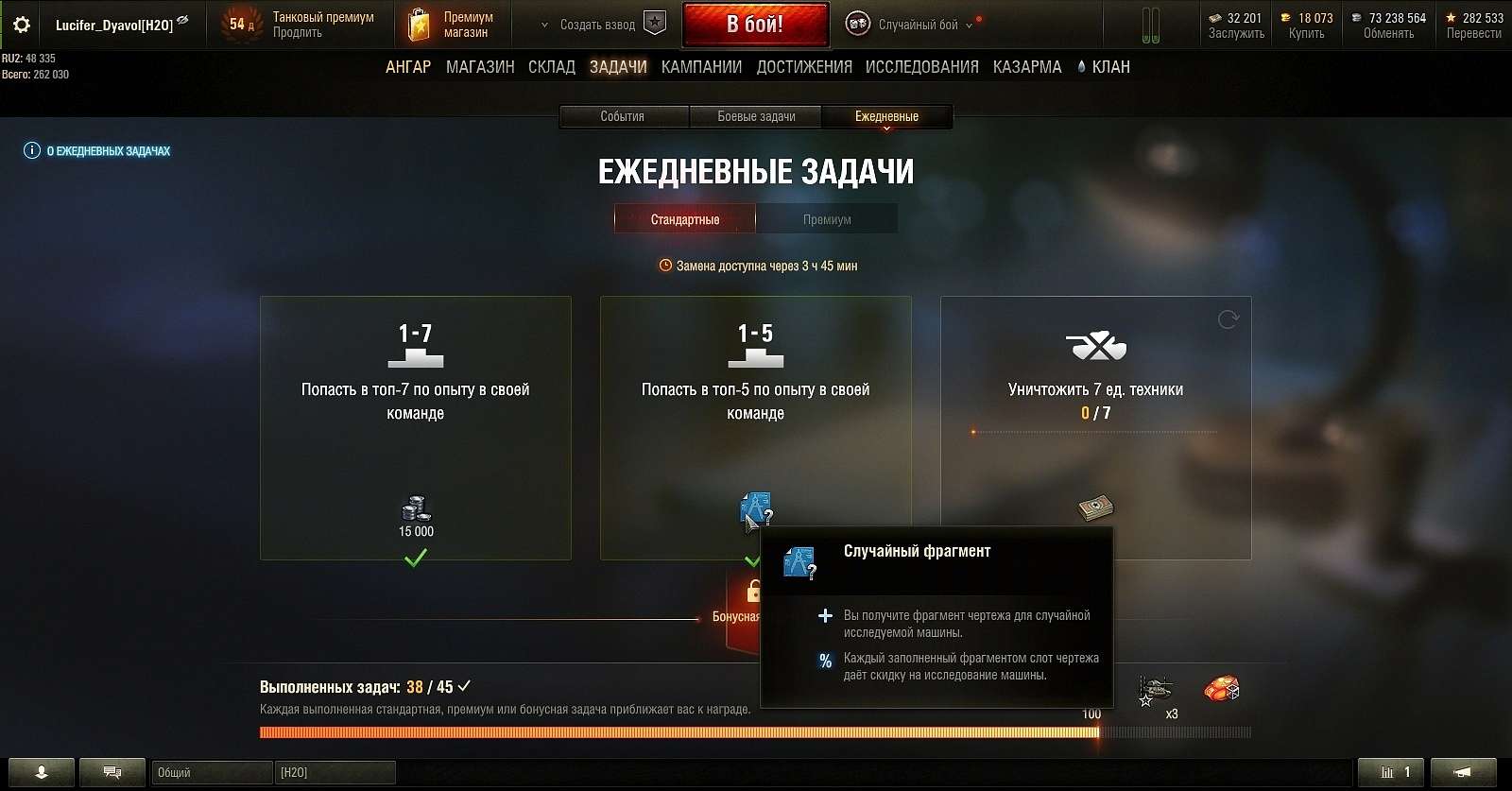
Task: Open the КАЗАРМА menu item
Action: 1028,66
